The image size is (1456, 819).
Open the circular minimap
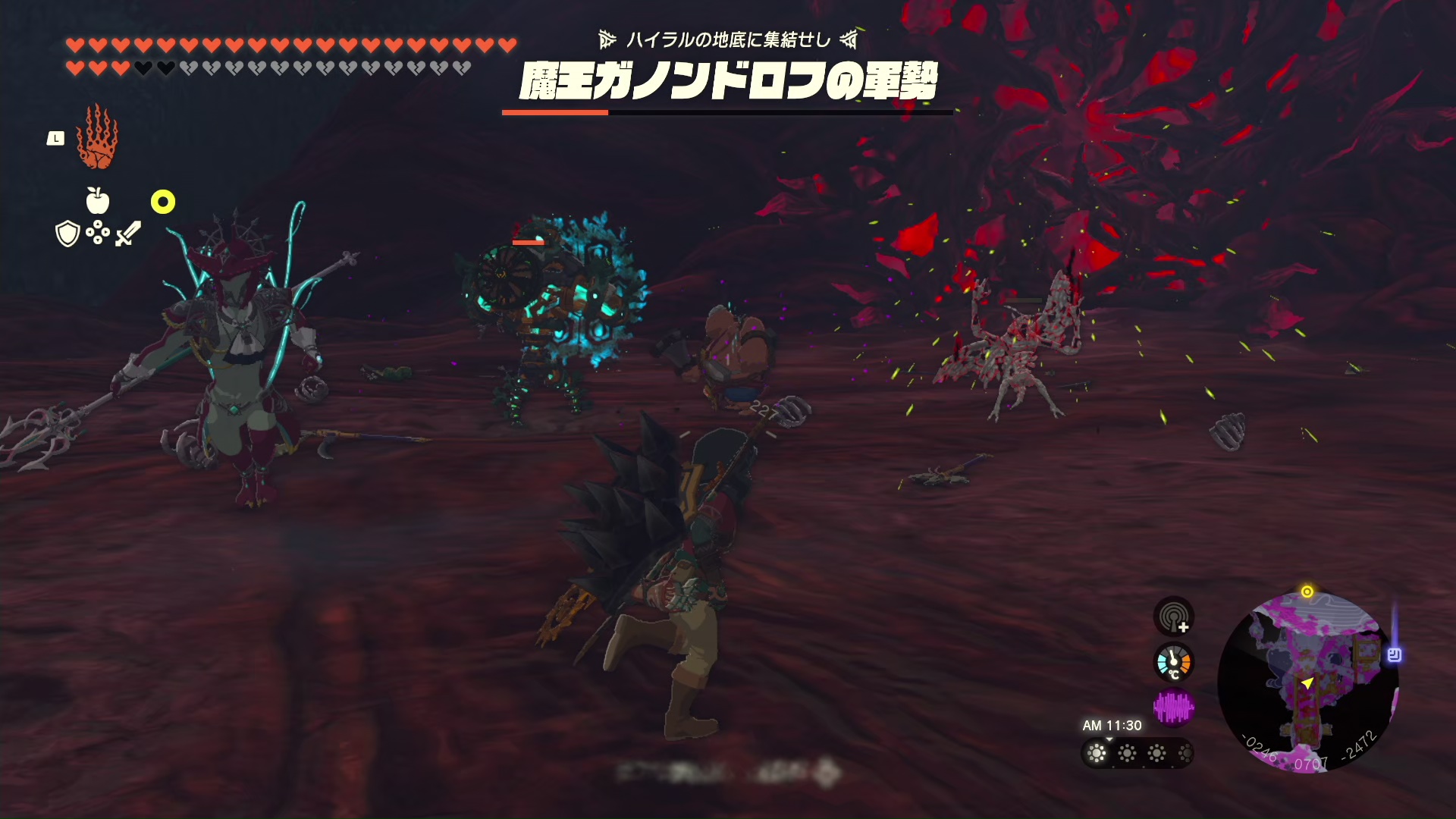coord(1307,682)
